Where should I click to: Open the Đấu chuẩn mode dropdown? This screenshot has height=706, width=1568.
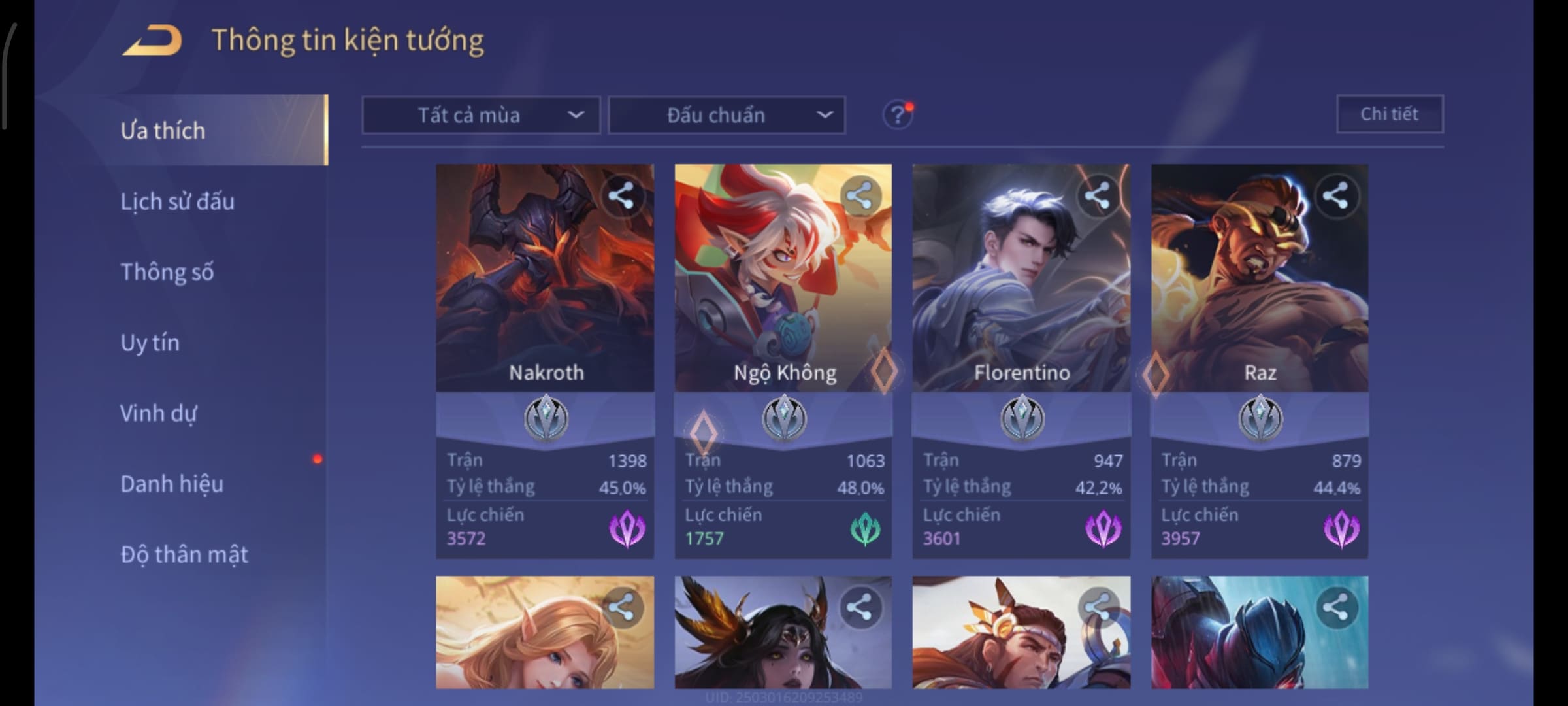click(x=727, y=116)
